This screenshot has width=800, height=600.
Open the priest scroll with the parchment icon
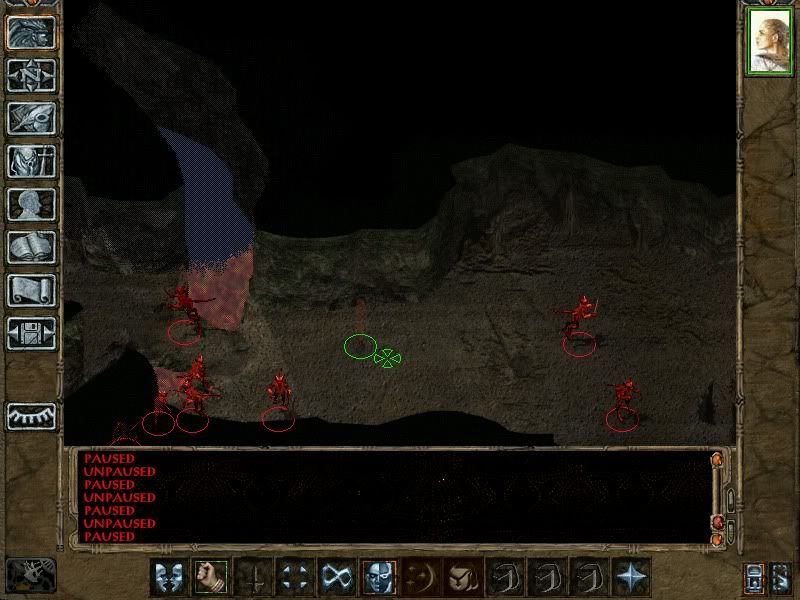[31, 290]
